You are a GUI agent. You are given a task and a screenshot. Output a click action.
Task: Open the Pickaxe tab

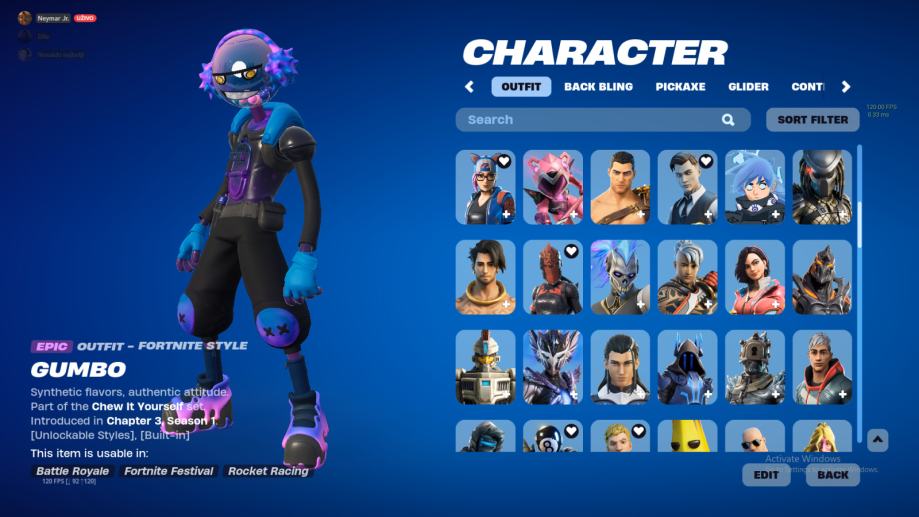680,87
